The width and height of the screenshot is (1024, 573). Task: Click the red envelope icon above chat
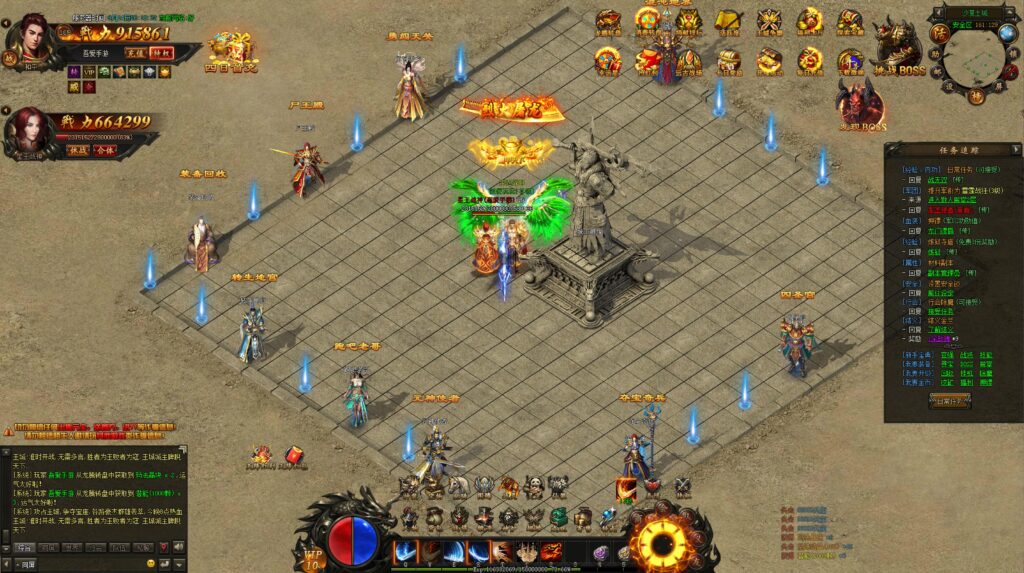click(295, 457)
